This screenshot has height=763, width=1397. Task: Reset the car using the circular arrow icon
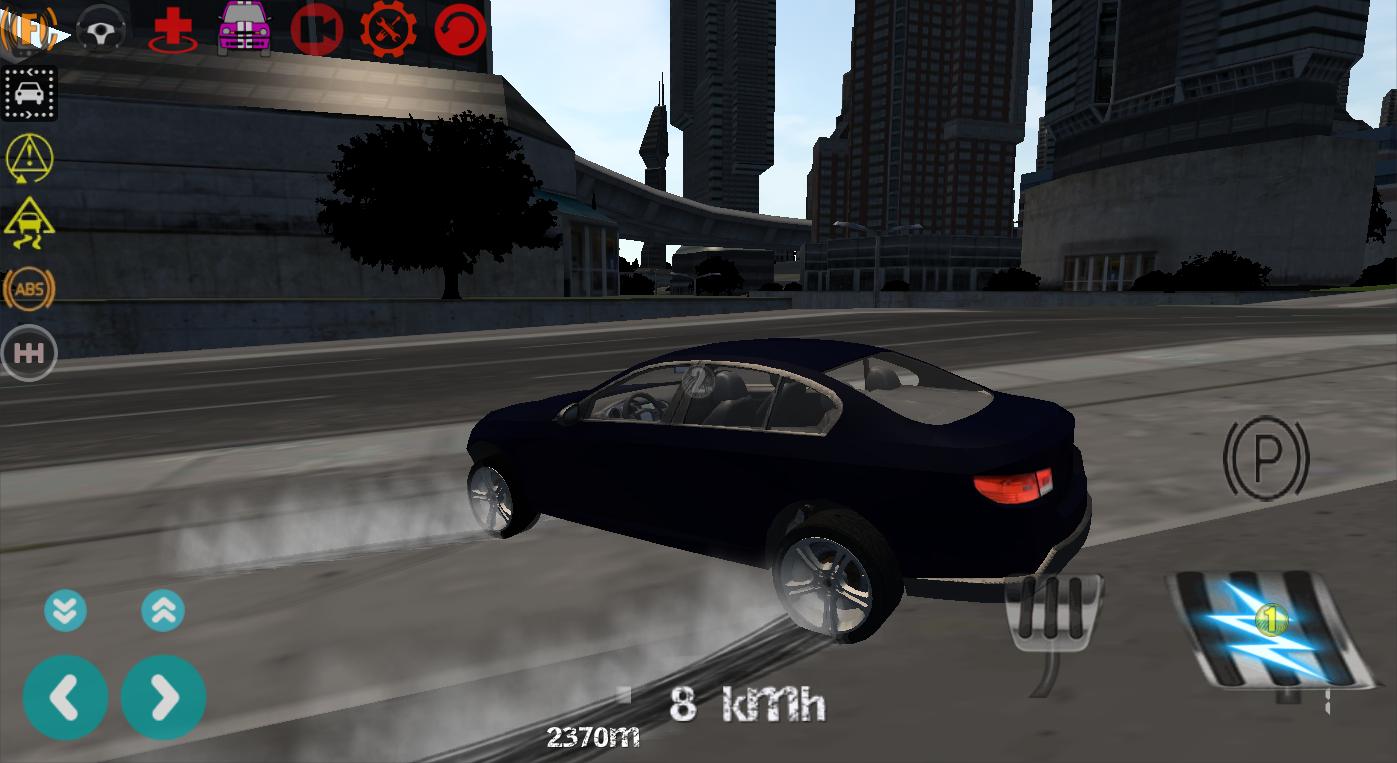click(x=458, y=28)
